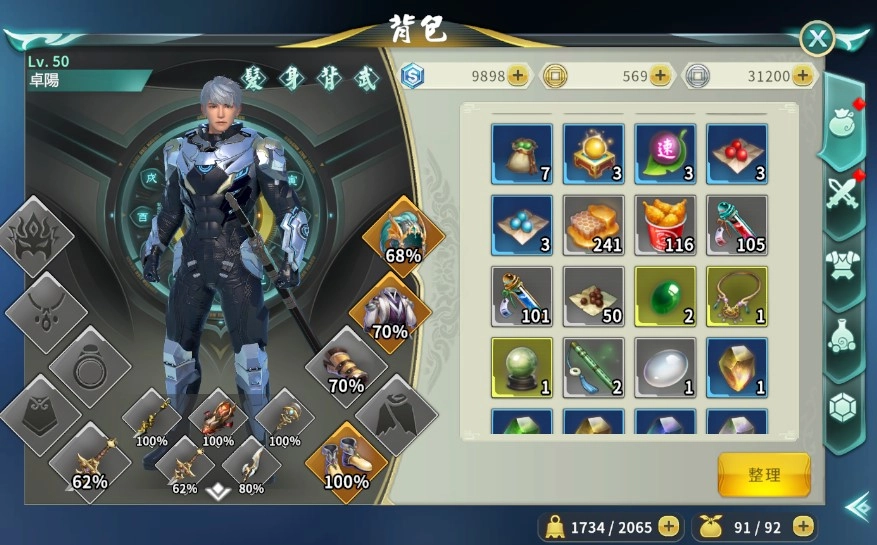Expand bag capacity with plus button
877x545 pixels.
803,526
